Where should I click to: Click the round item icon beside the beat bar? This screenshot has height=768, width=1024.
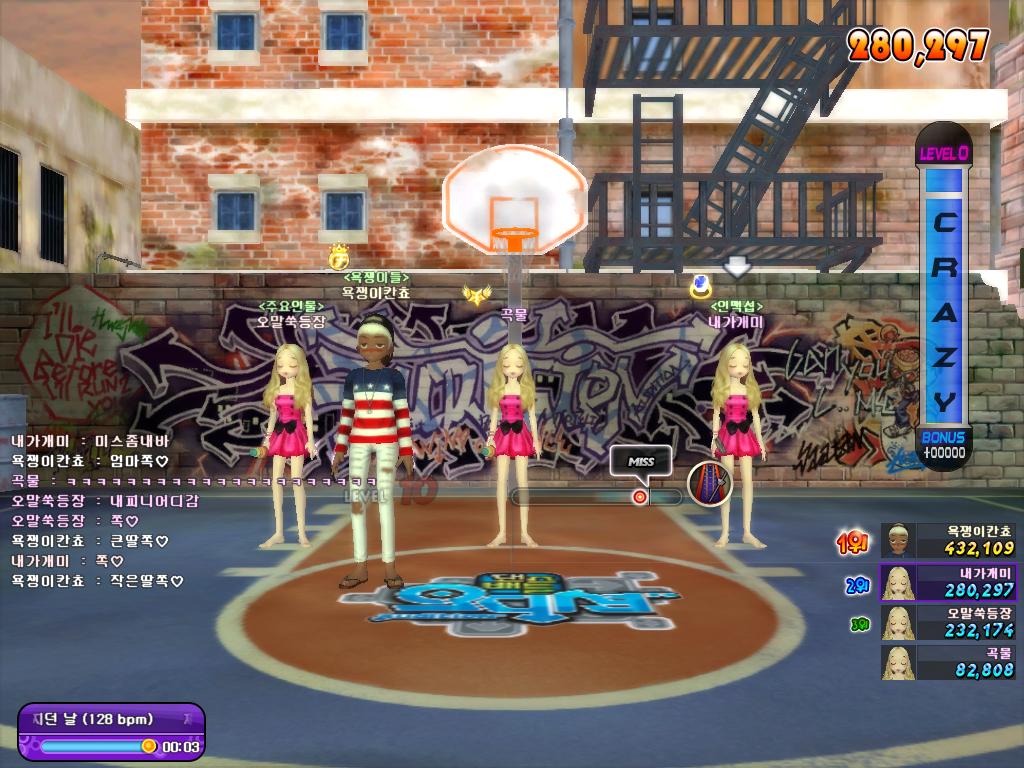tap(709, 484)
